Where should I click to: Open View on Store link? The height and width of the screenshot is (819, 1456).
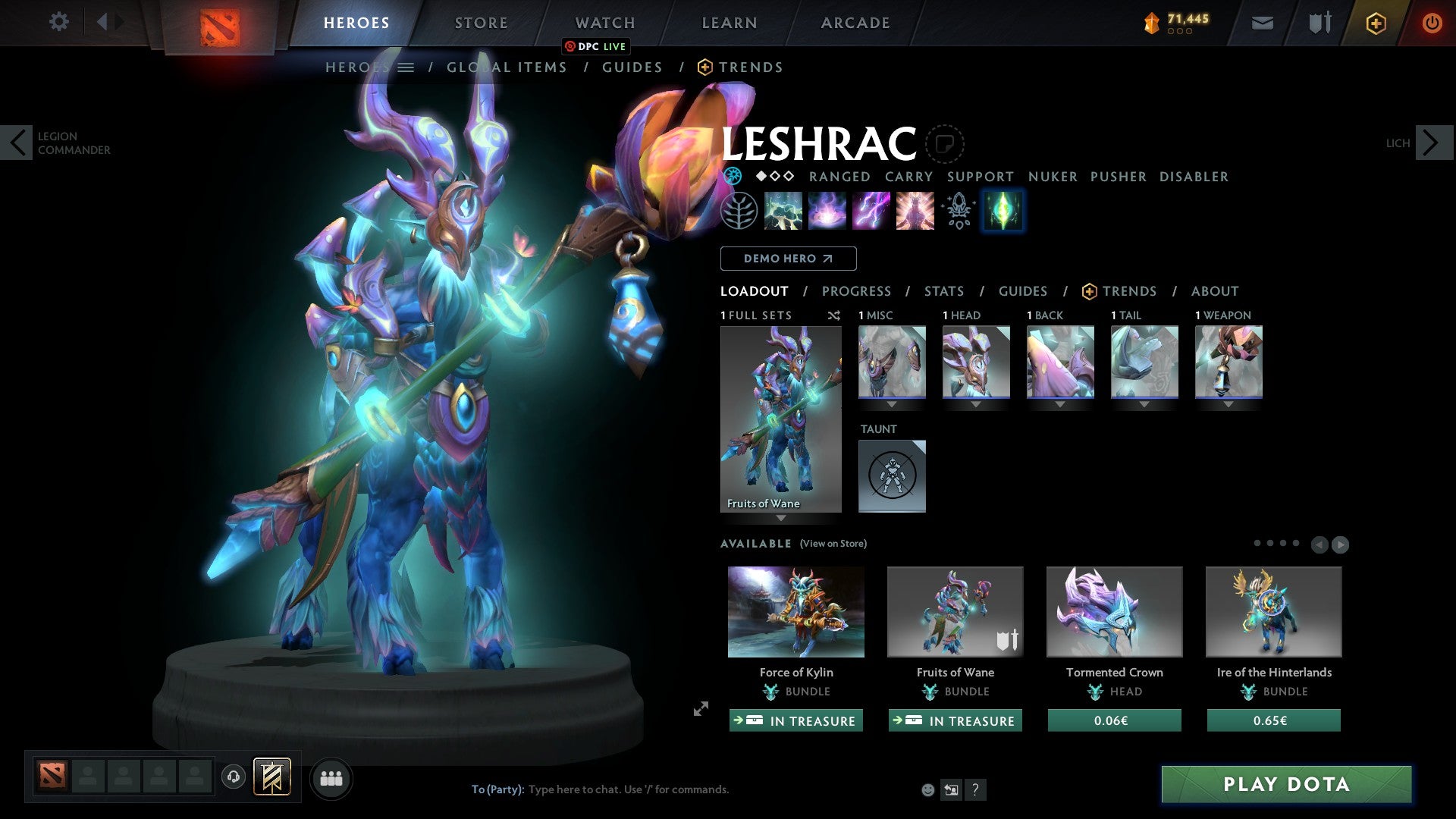coord(833,544)
